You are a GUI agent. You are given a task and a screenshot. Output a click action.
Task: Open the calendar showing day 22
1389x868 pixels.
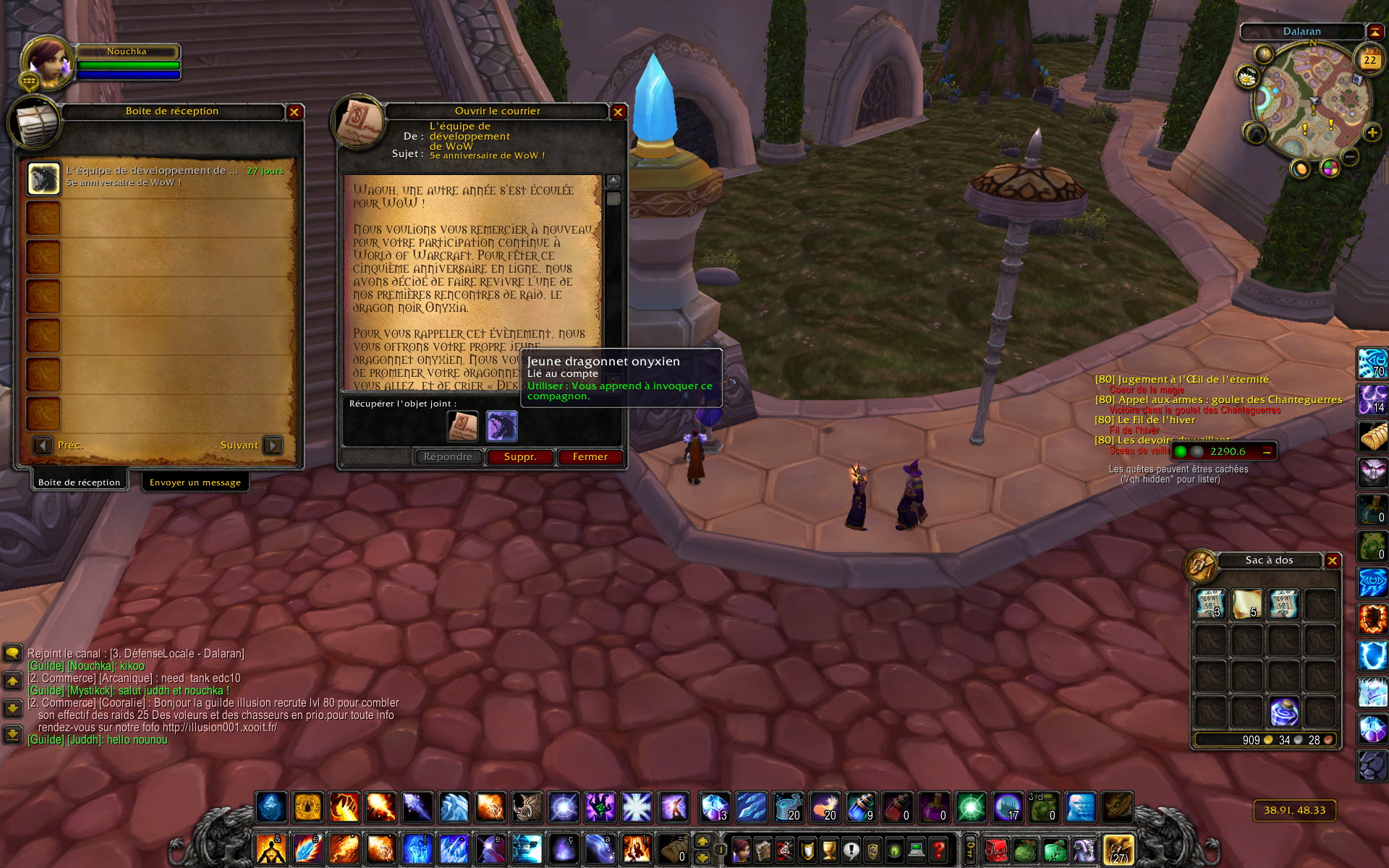tap(1369, 60)
